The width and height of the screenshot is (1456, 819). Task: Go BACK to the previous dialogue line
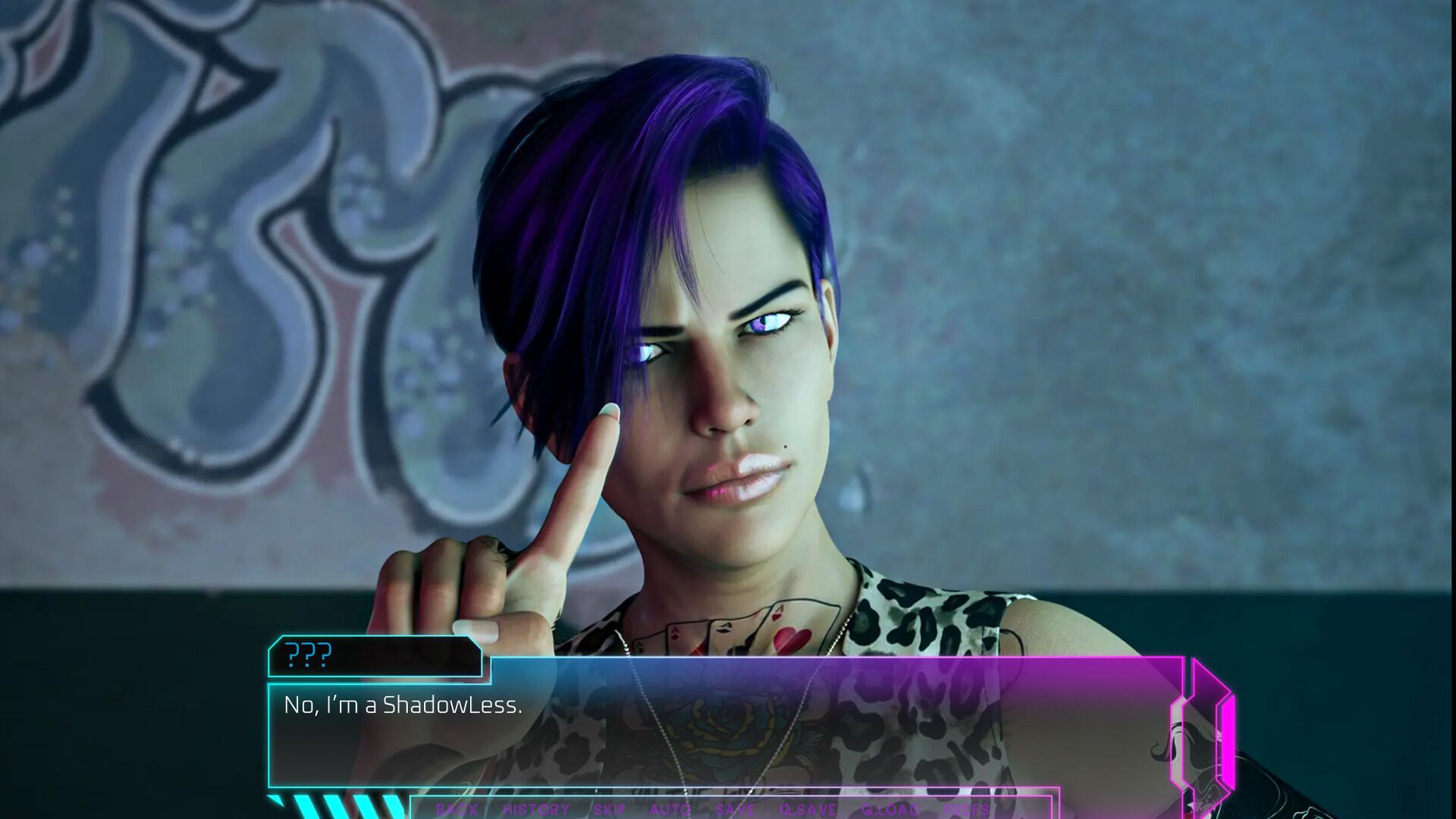pyautogui.click(x=457, y=810)
